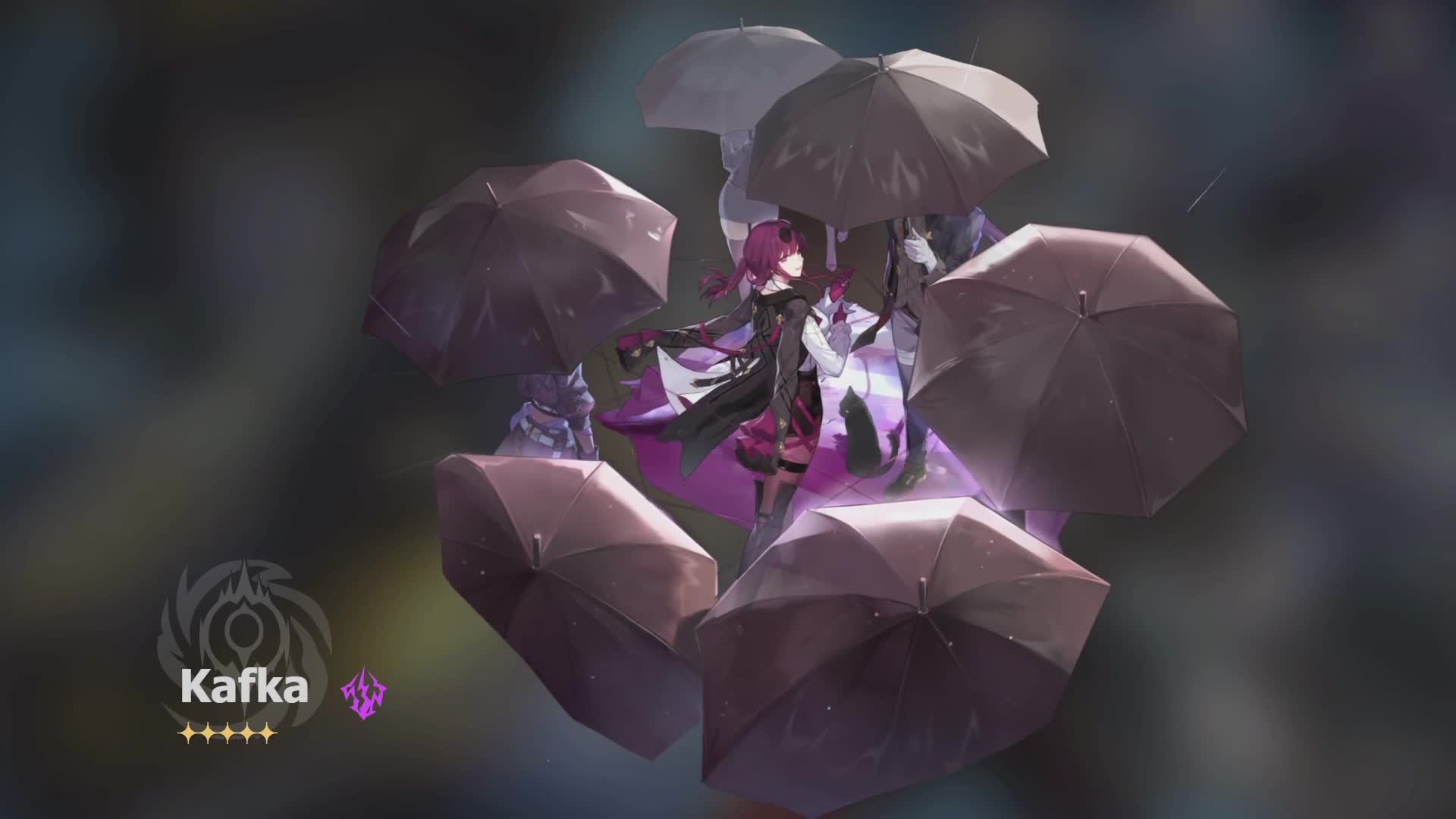Click the last star in the rating row

(266, 733)
